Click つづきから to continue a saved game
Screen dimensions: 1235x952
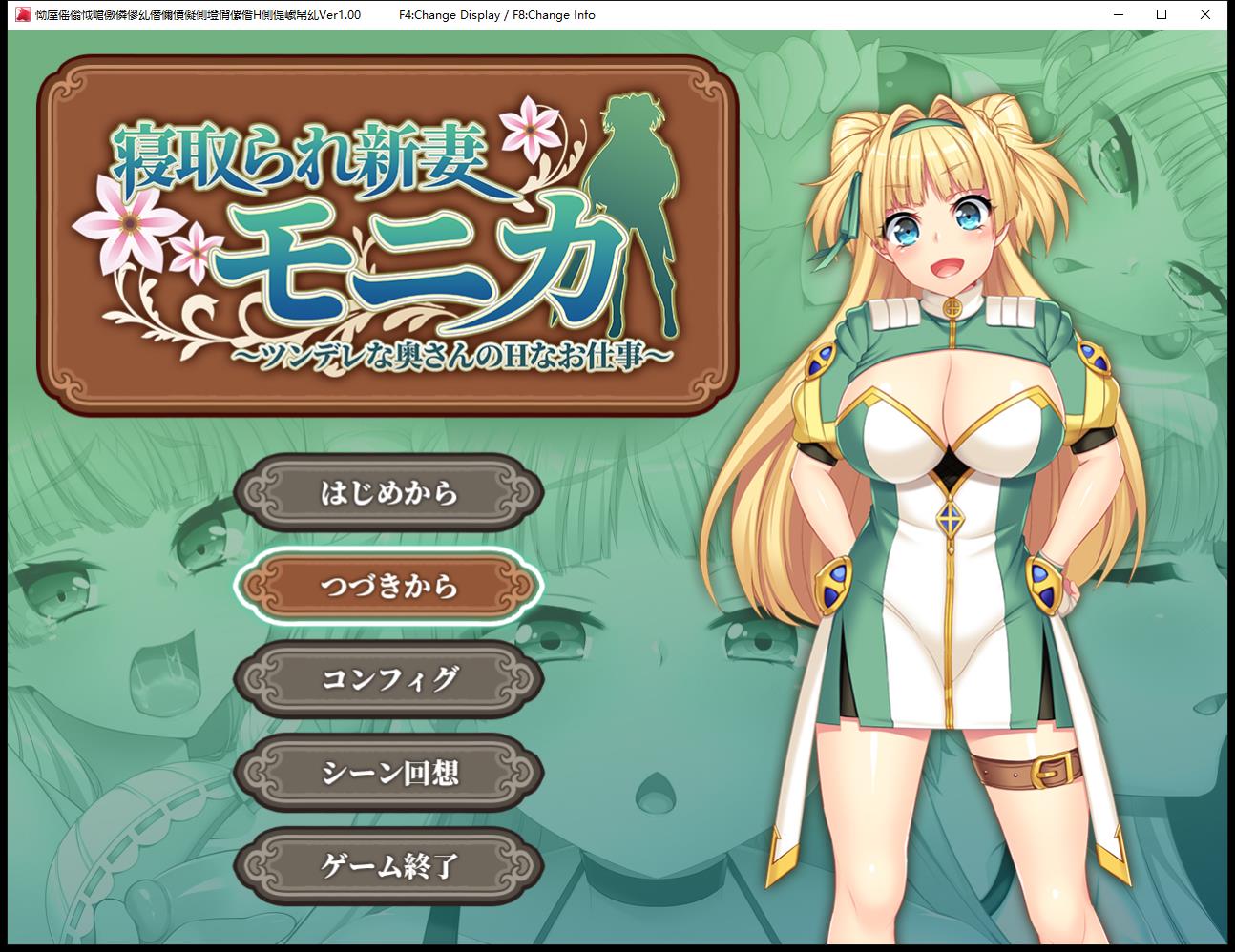[x=391, y=588]
